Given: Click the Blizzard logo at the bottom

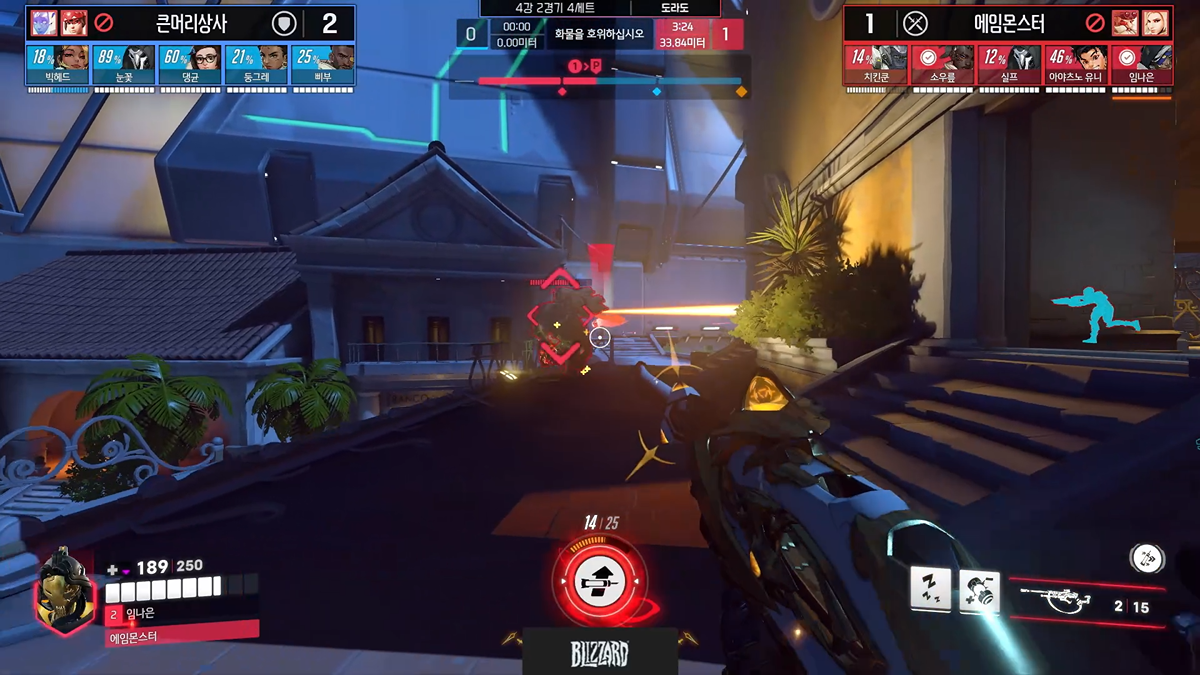Looking at the screenshot, I should [x=600, y=655].
